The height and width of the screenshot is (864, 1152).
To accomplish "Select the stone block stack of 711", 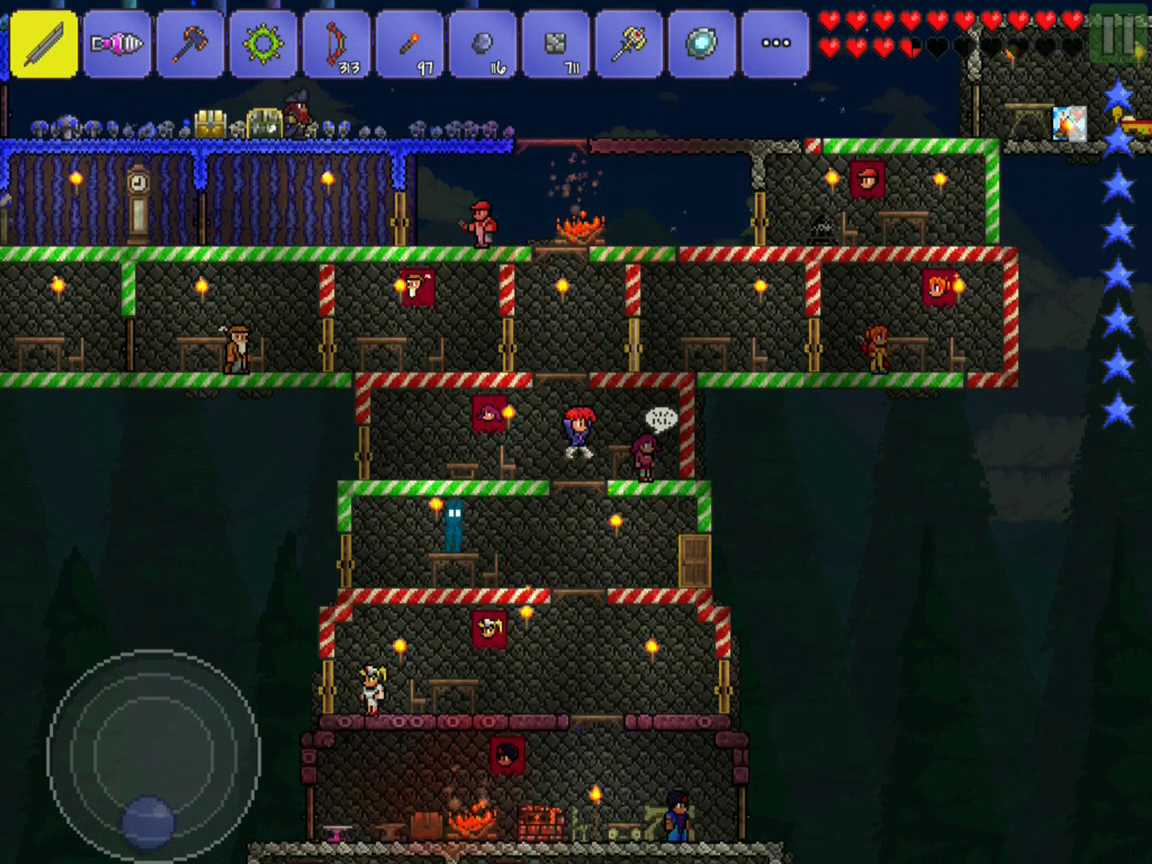I will click(555, 44).
